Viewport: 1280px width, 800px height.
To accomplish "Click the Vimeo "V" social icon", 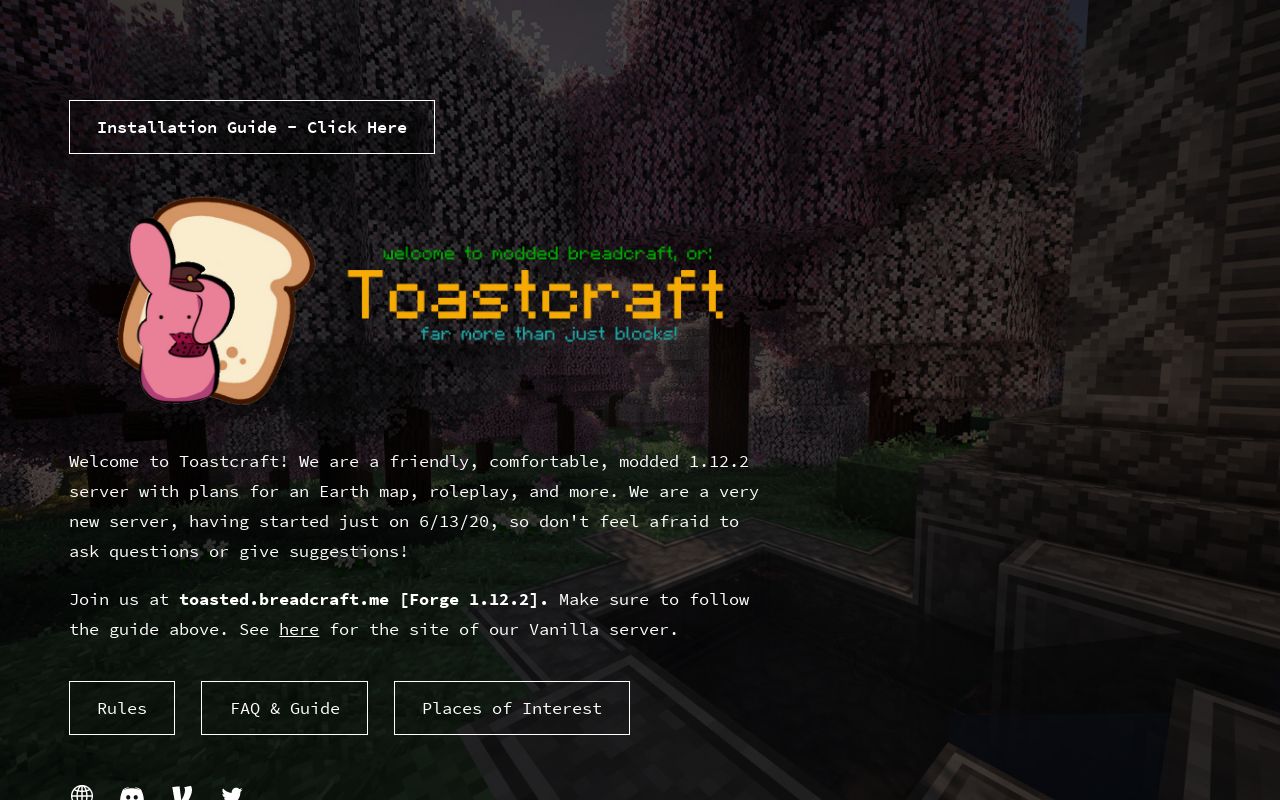I will (181, 795).
